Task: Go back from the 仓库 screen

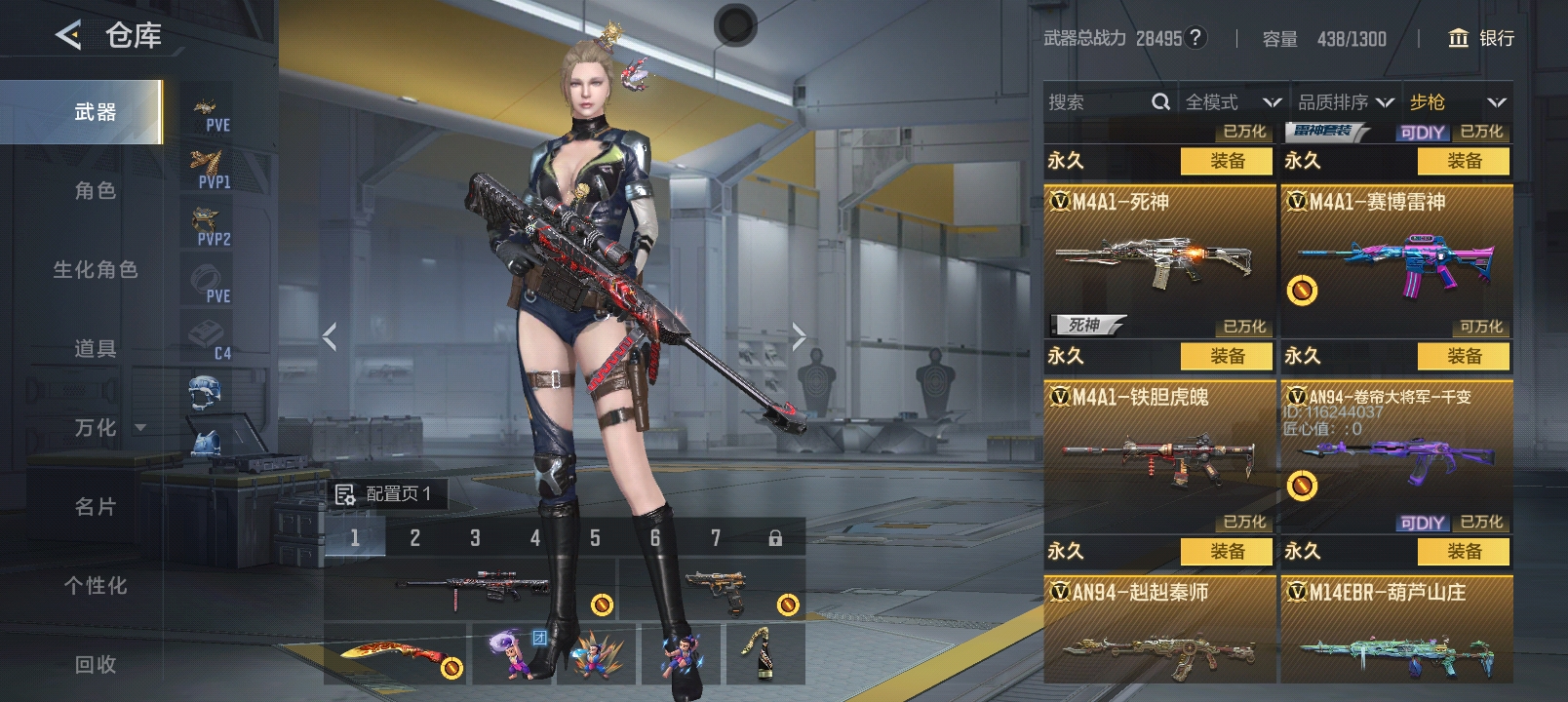Action: click(x=68, y=36)
